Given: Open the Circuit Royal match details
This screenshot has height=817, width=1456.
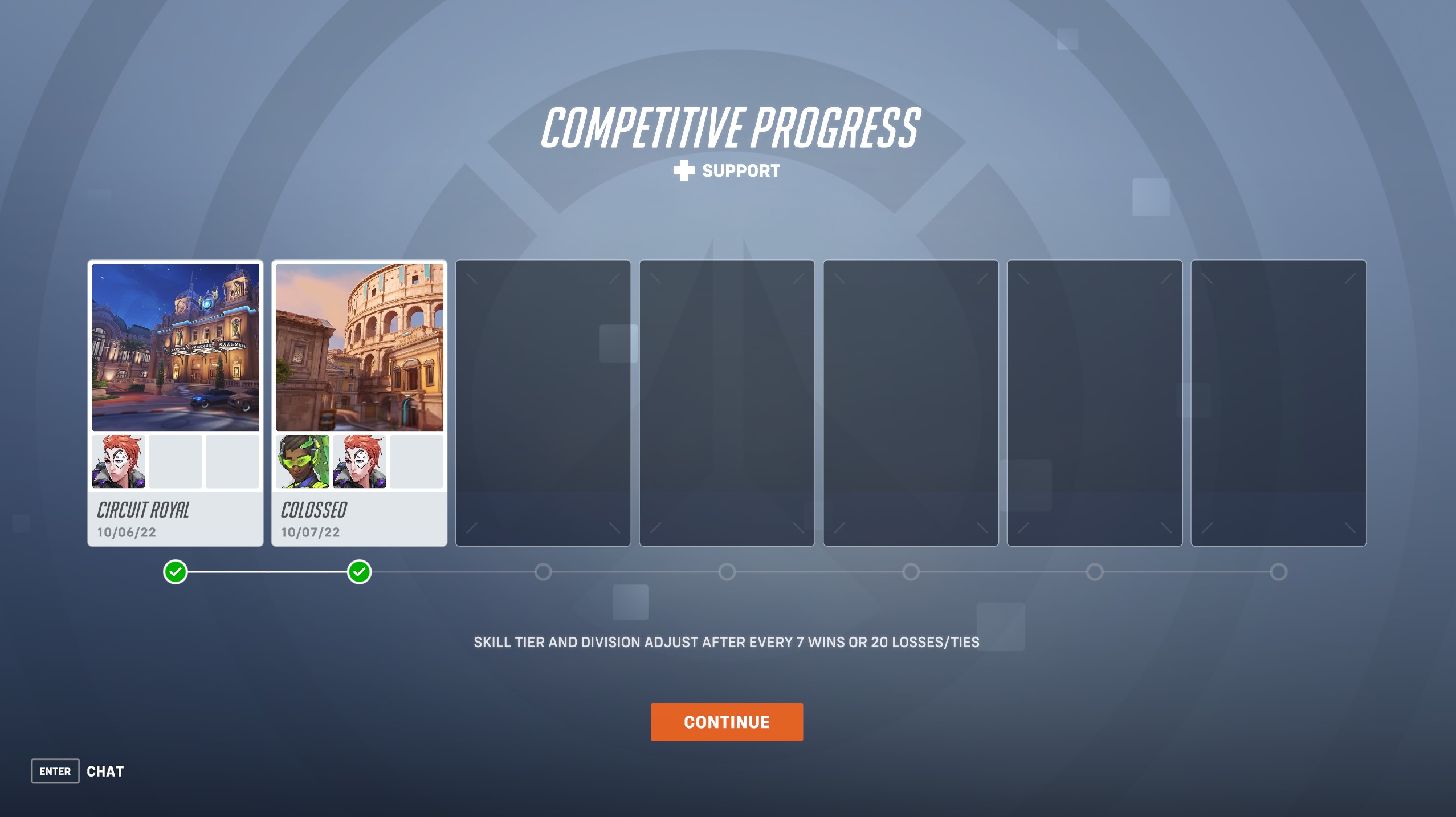Looking at the screenshot, I should pos(176,511).
